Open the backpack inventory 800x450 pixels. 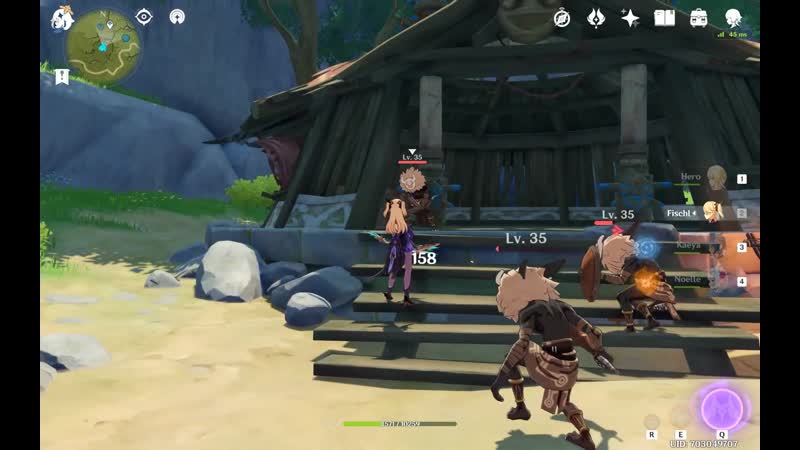(699, 18)
